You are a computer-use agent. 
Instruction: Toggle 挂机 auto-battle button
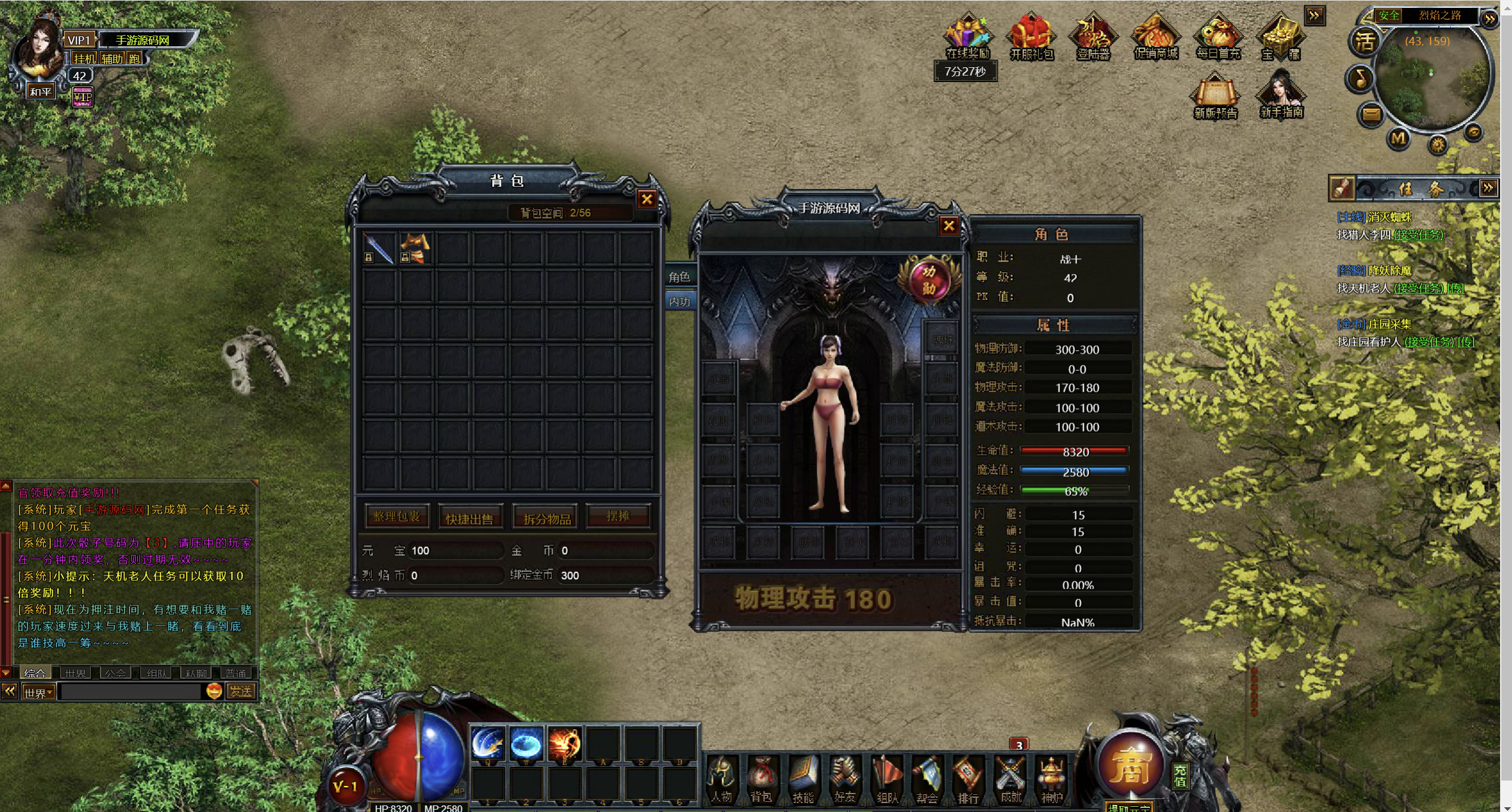point(84,59)
